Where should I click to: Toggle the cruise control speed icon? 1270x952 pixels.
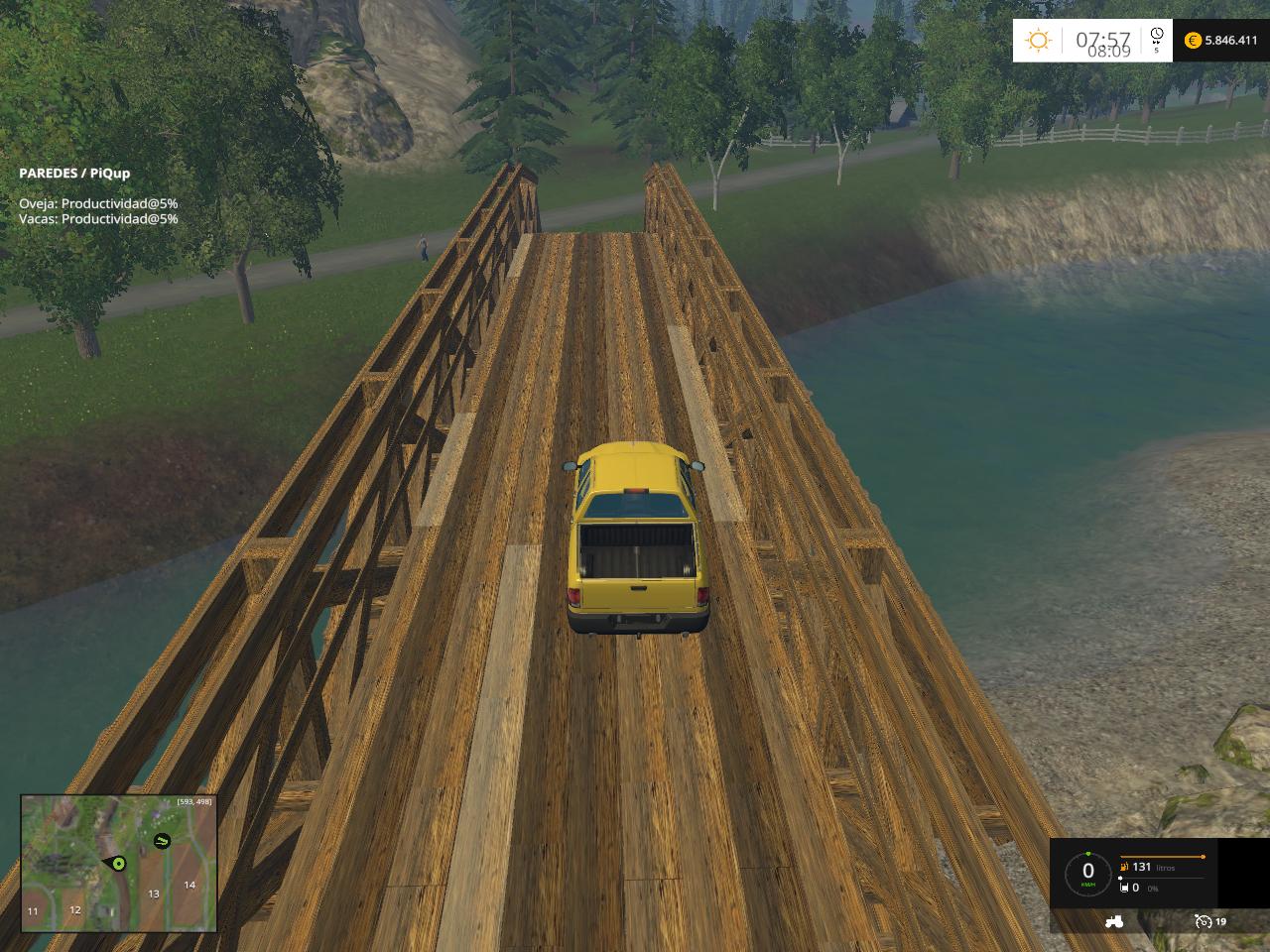coord(1203,921)
